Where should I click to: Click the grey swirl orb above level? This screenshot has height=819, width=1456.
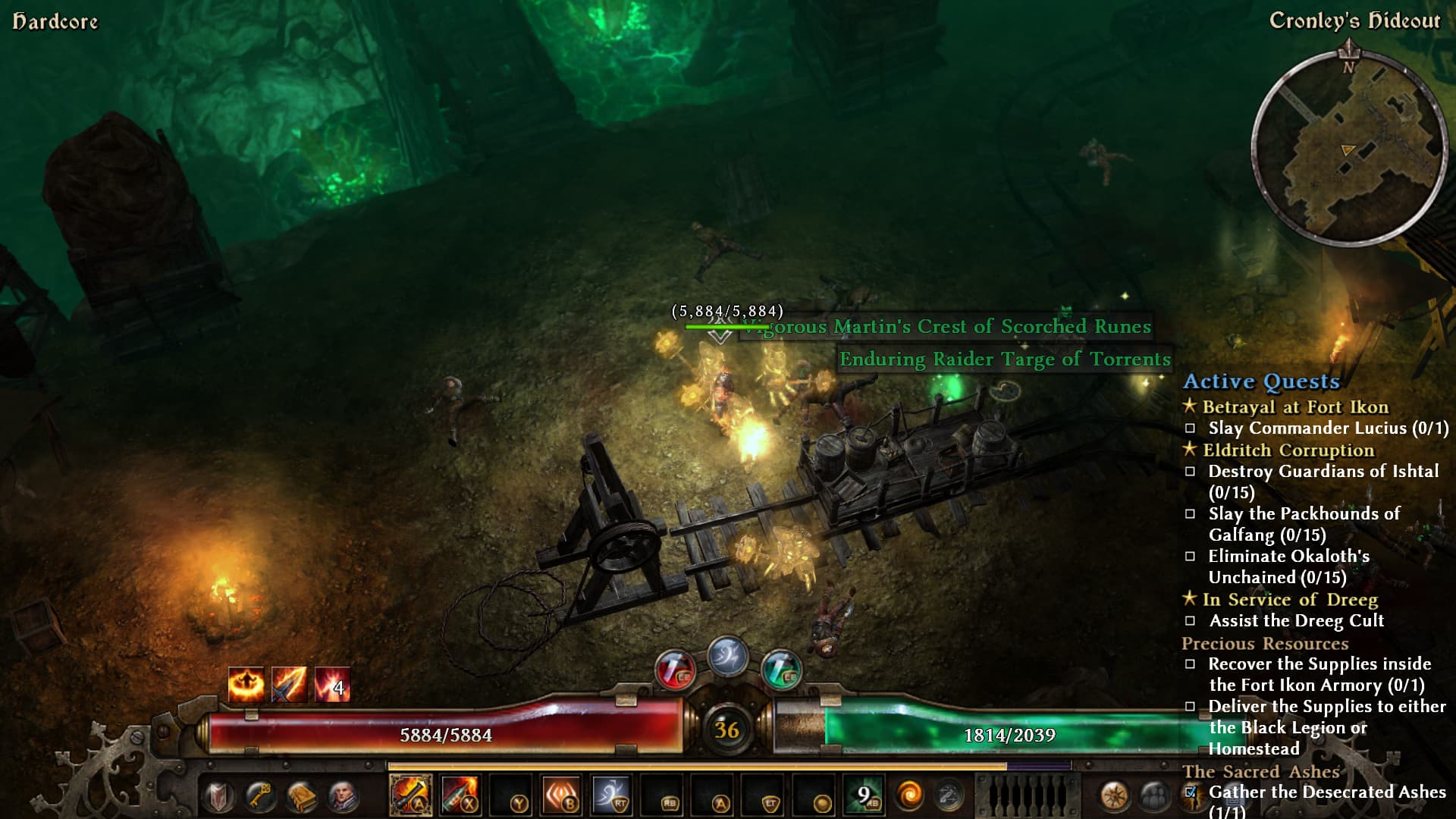click(x=726, y=656)
